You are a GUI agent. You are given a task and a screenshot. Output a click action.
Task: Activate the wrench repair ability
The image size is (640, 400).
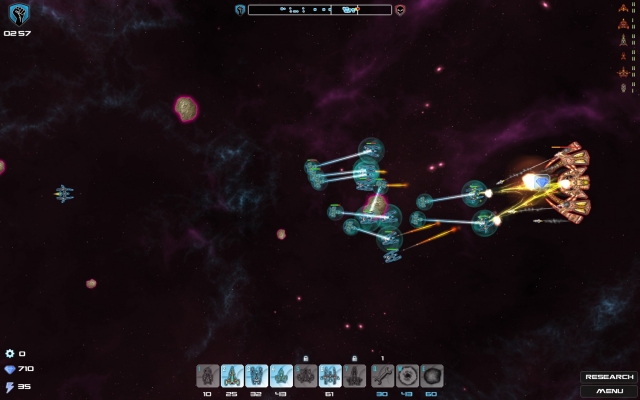[x=382, y=376]
